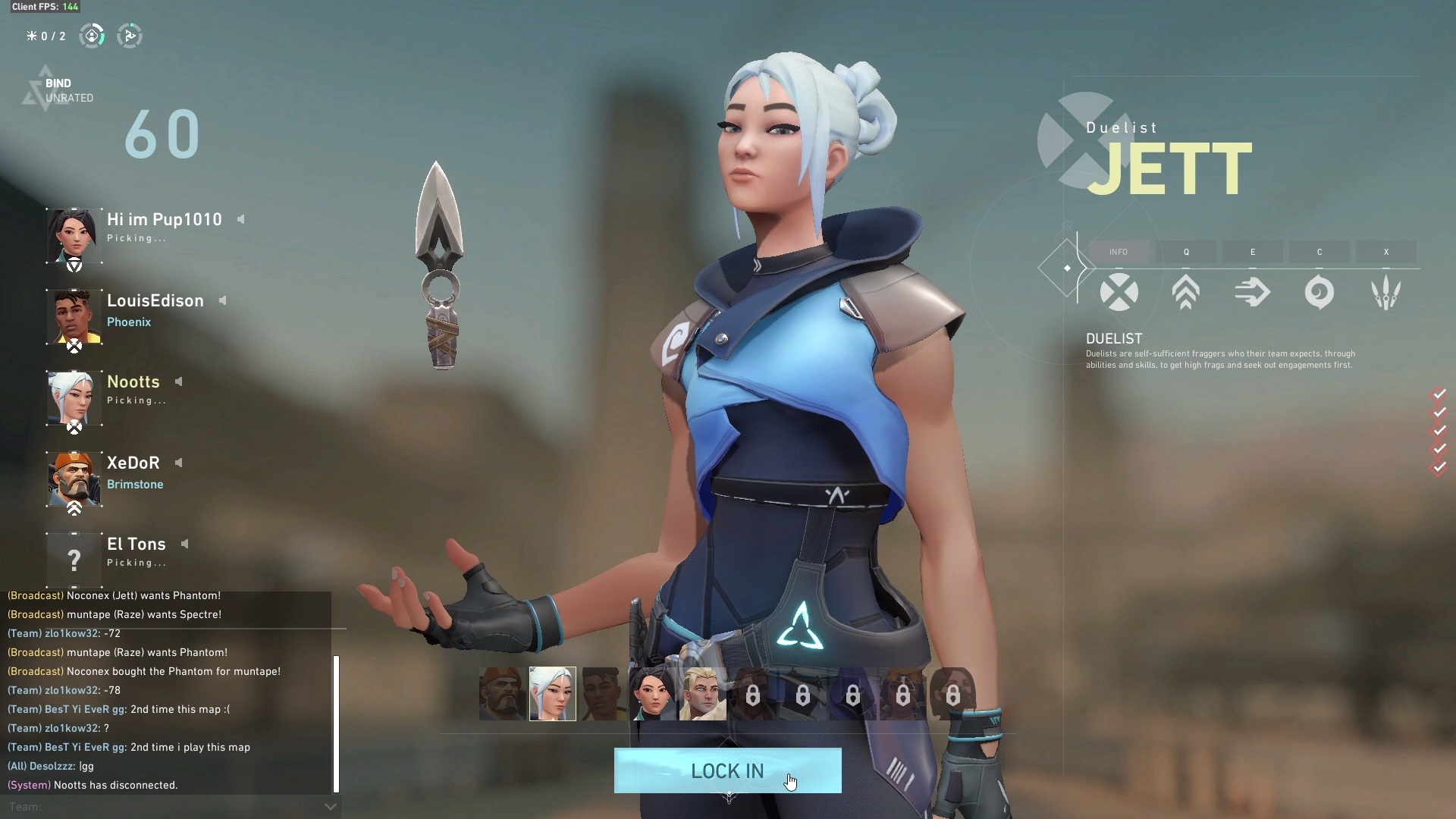Screen dimensions: 1456x819
Task: Toggle El Tons' speaker icon
Action: pyautogui.click(x=184, y=544)
